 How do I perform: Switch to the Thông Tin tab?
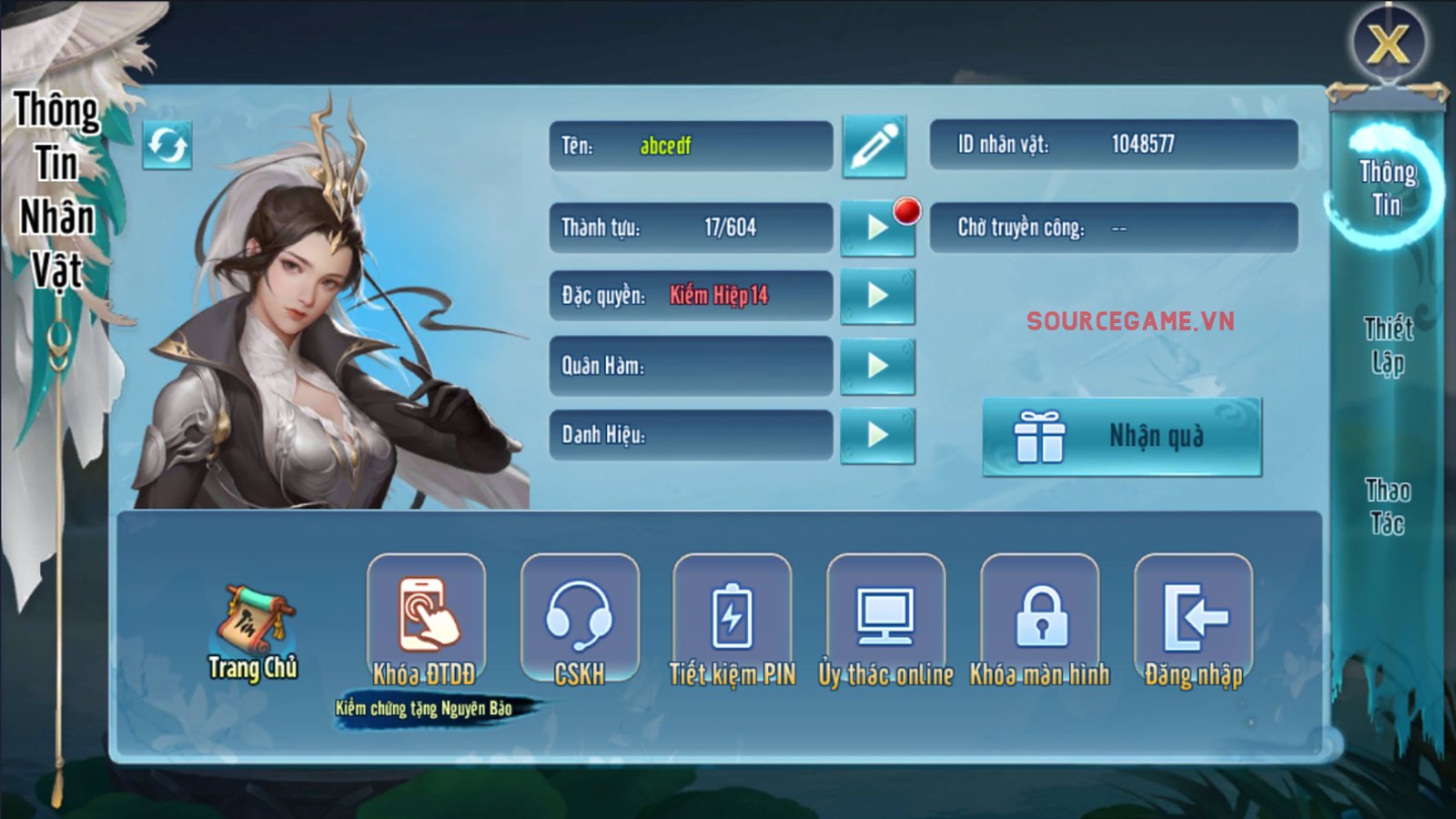(1387, 187)
